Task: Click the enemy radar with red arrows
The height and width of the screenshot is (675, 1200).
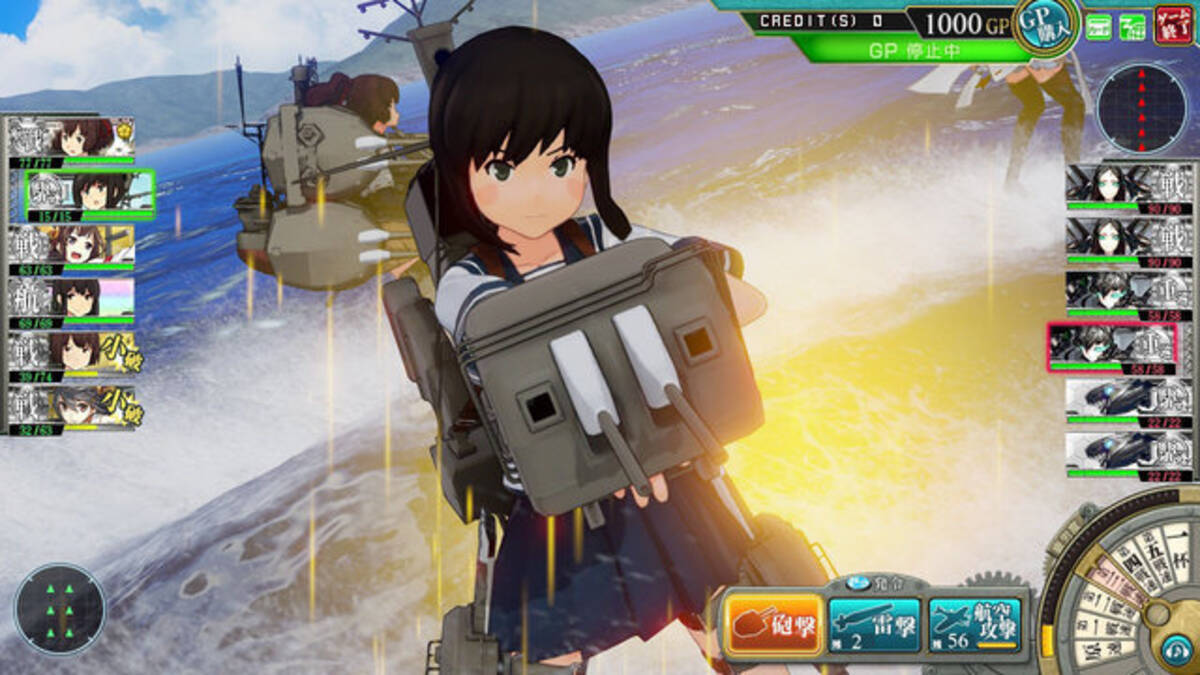Action: coord(1141,108)
